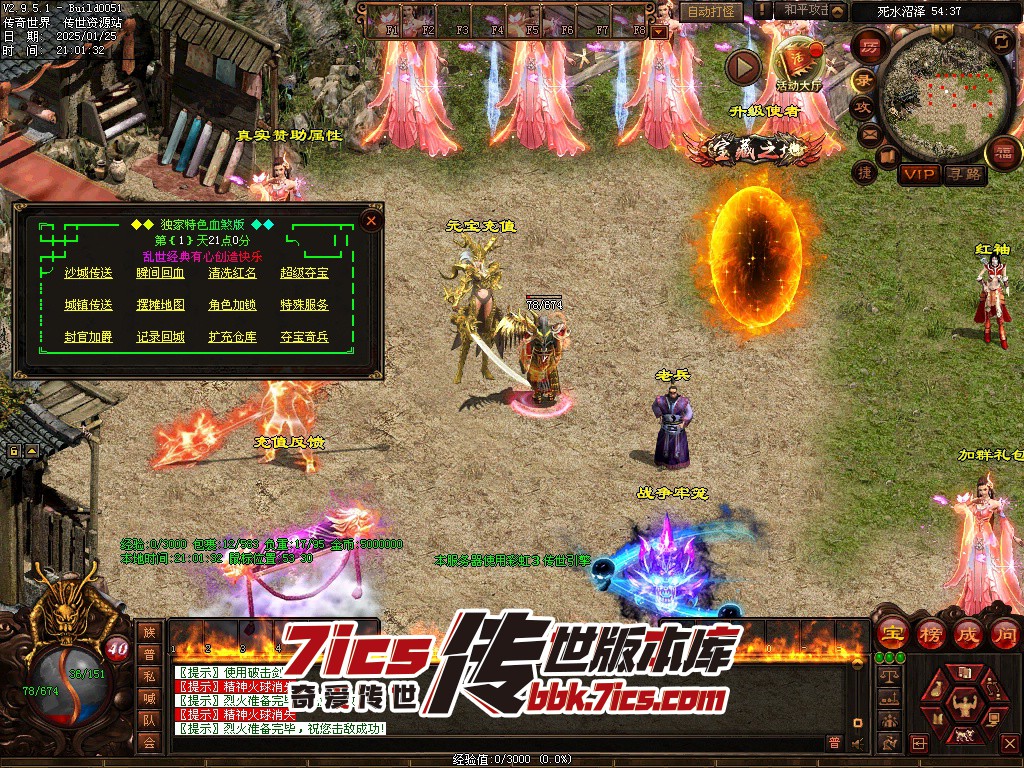Open the VIP button below the minimap
1024x768 pixels.
[919, 175]
